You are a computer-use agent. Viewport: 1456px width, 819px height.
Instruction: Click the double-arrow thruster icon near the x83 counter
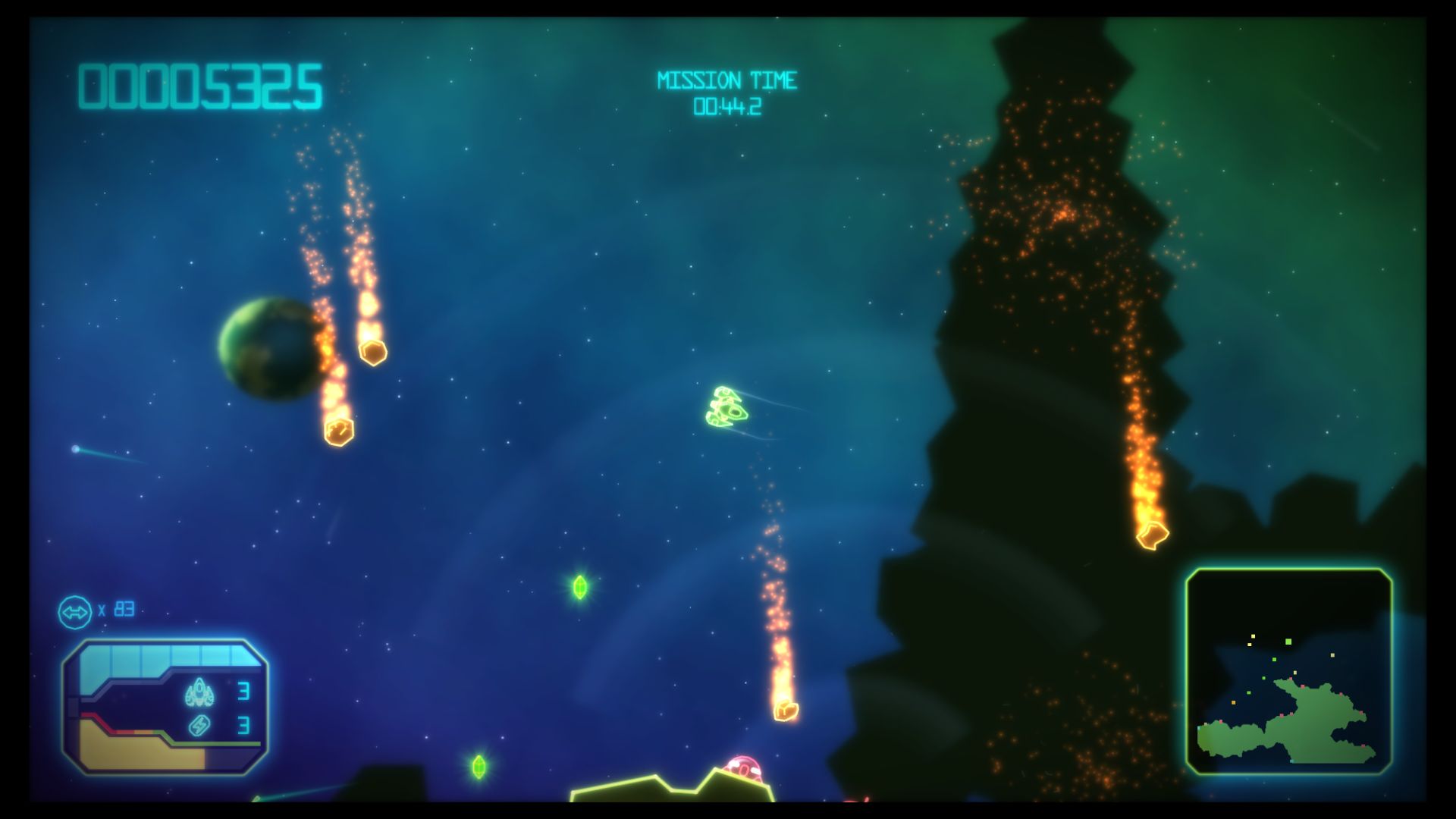(x=75, y=610)
